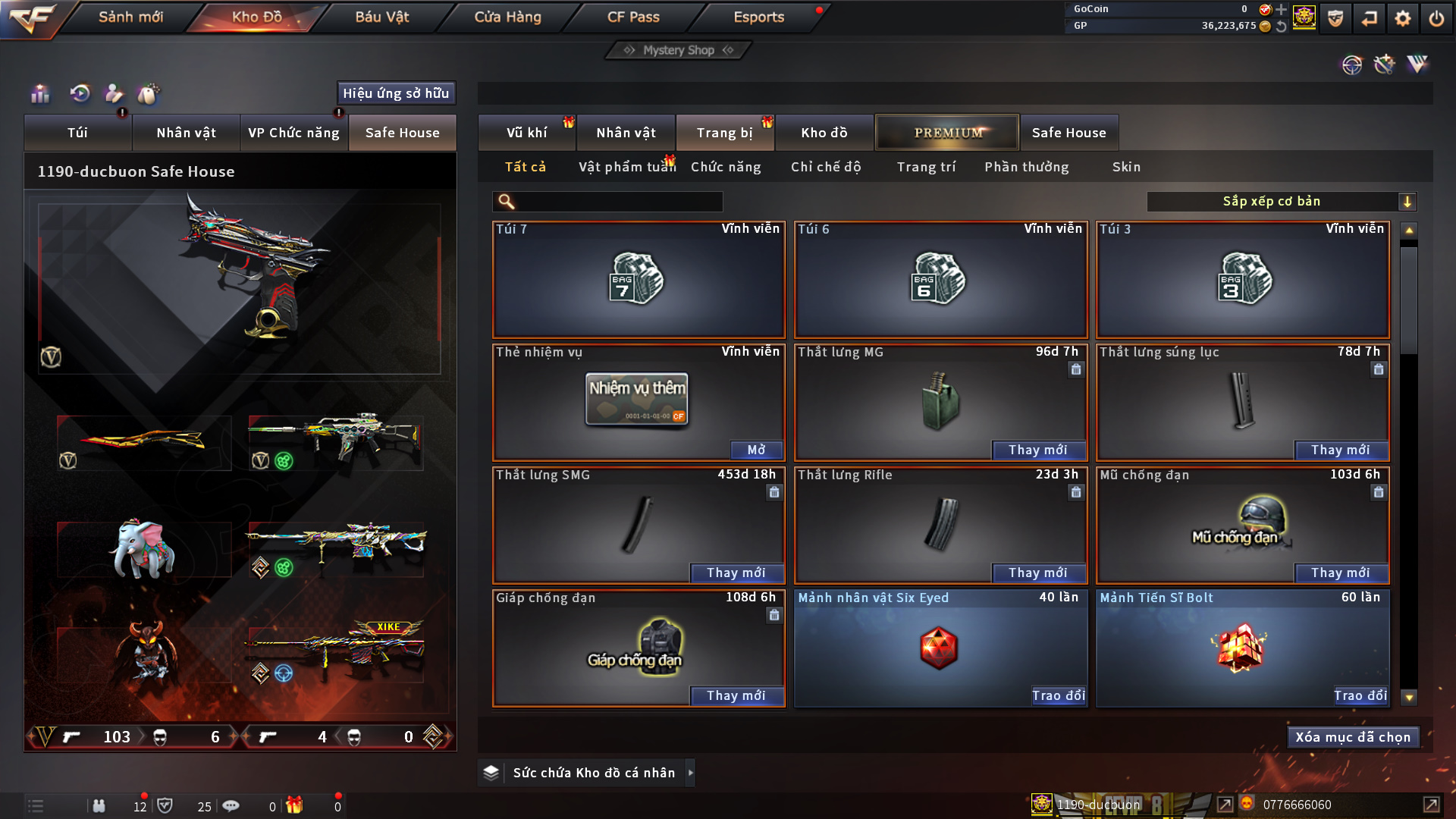Trao đổi the Mảnh Tiến Sĩ Bolt

(1360, 695)
